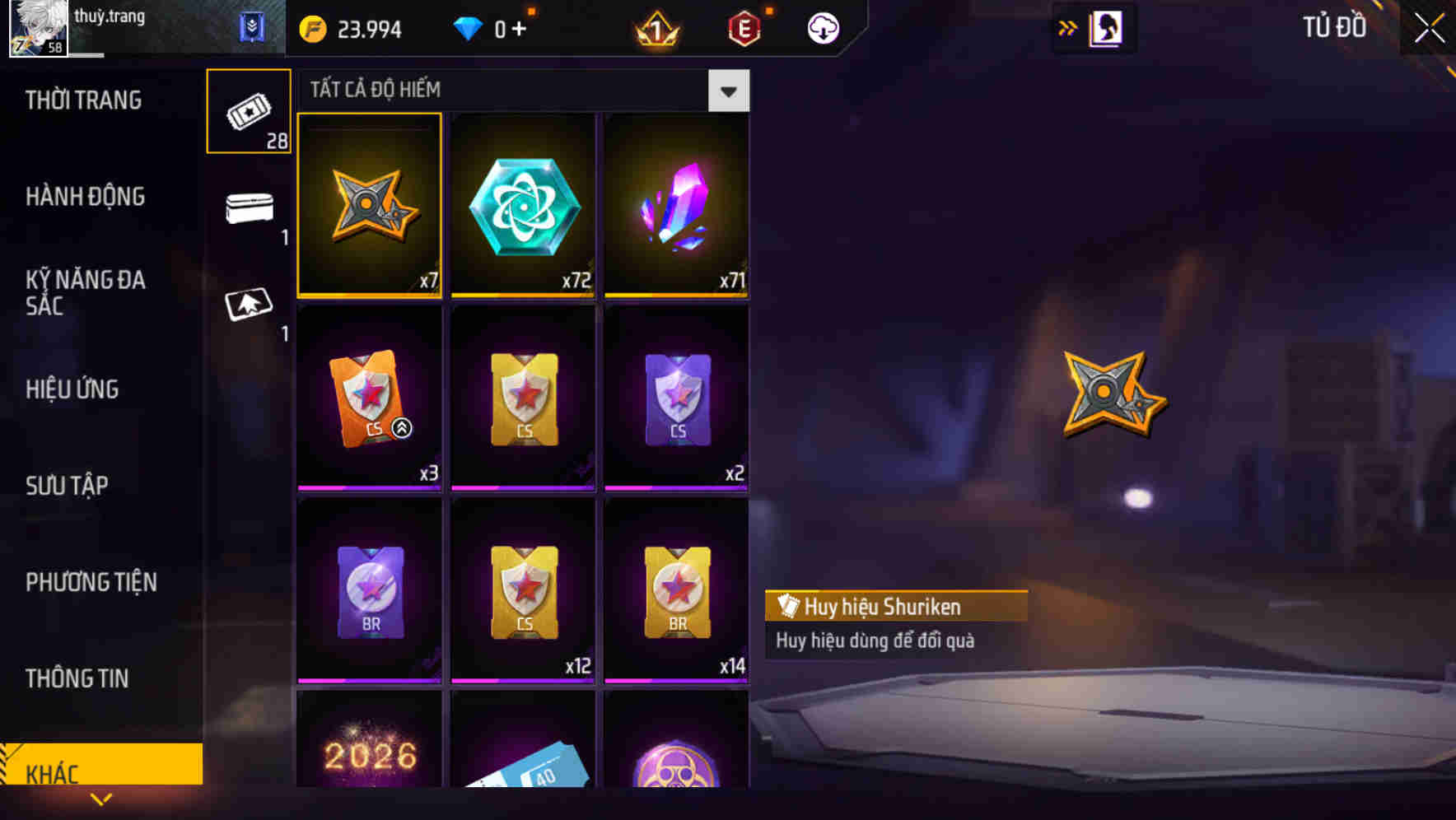This screenshot has height=820, width=1456.
Task: Open the cloud download icon
Action: pos(821,27)
